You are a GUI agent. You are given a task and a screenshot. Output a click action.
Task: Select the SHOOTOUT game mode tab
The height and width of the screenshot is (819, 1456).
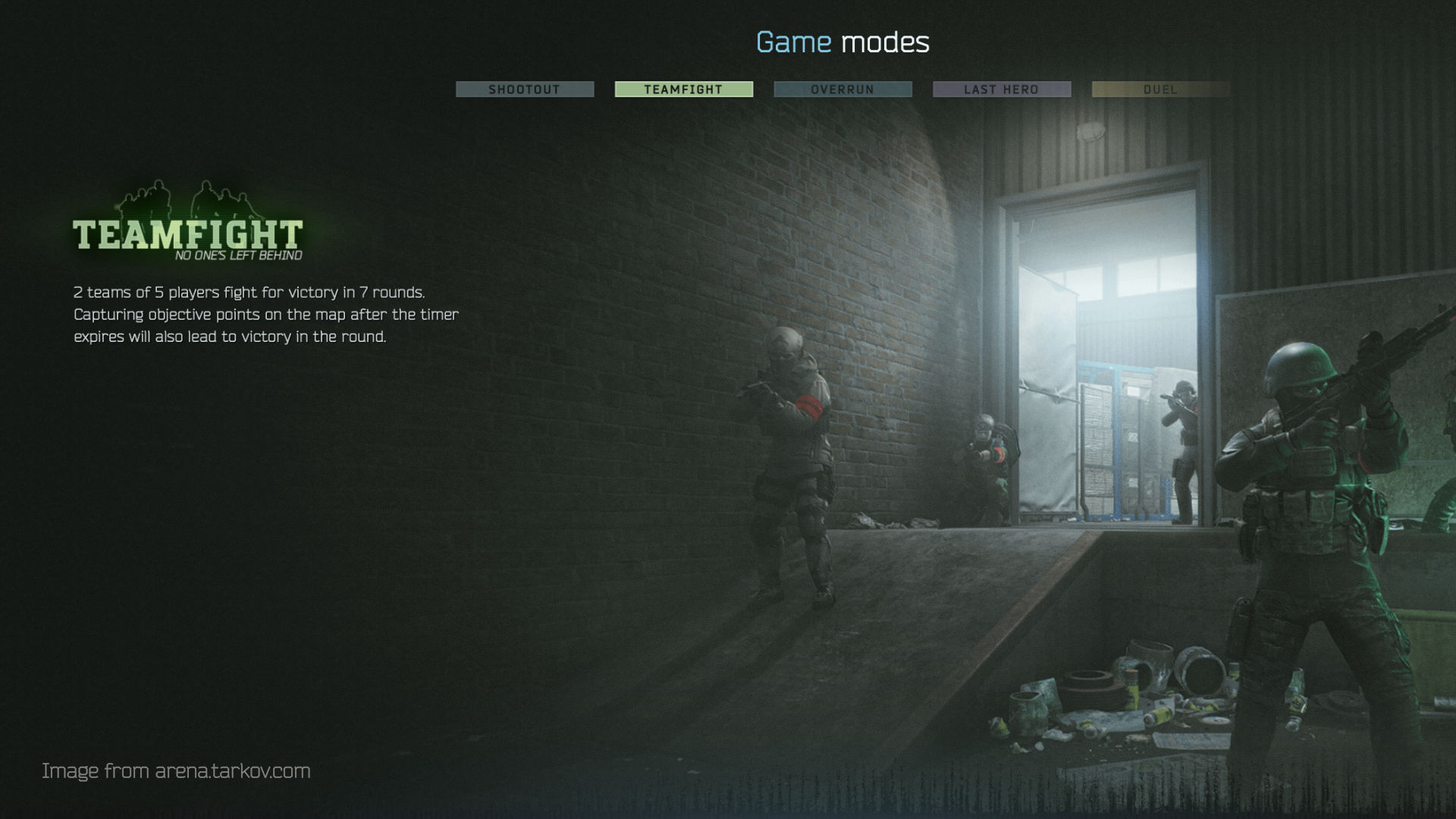(525, 89)
